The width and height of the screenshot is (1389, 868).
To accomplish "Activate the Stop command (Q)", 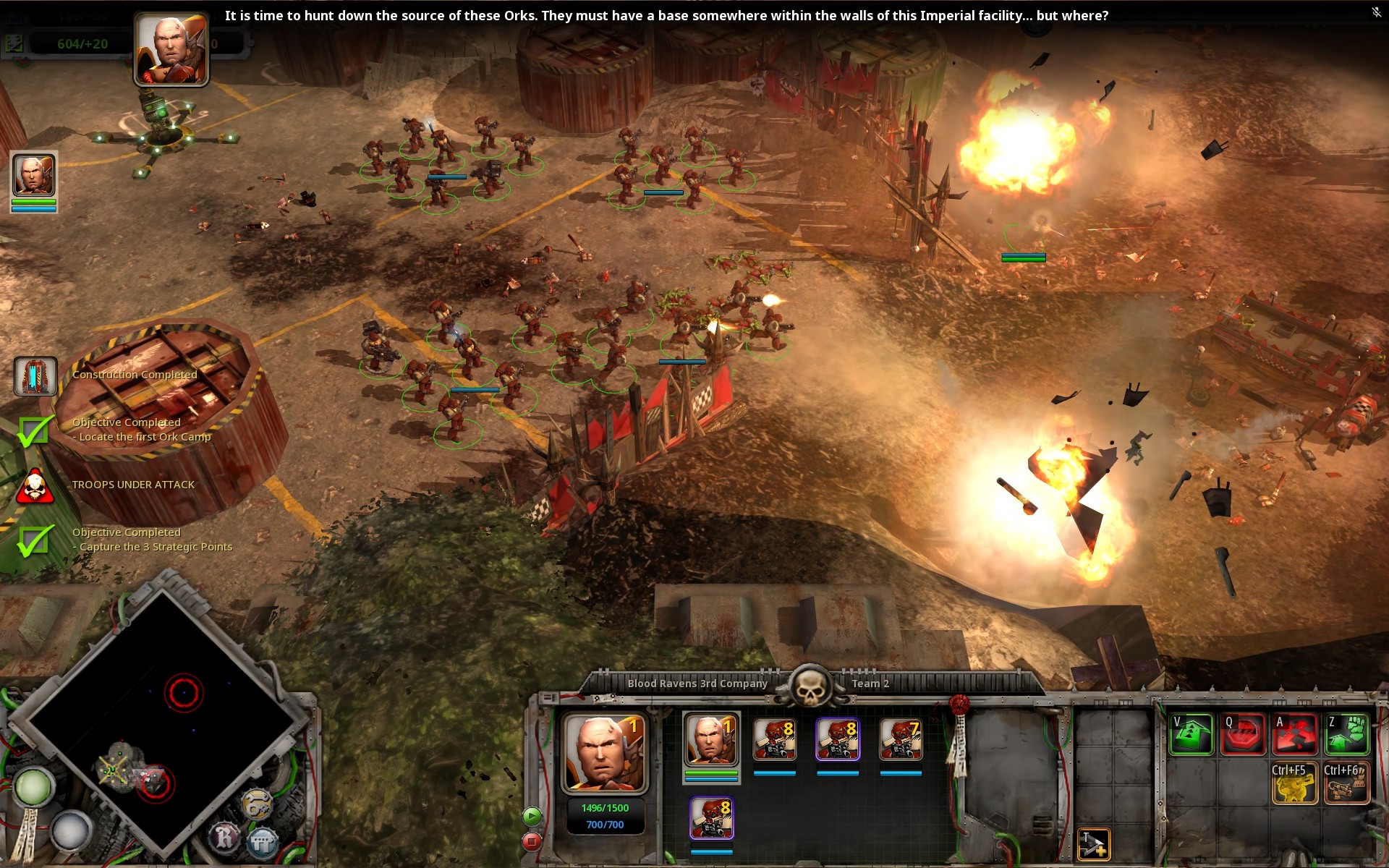I will click(1243, 734).
